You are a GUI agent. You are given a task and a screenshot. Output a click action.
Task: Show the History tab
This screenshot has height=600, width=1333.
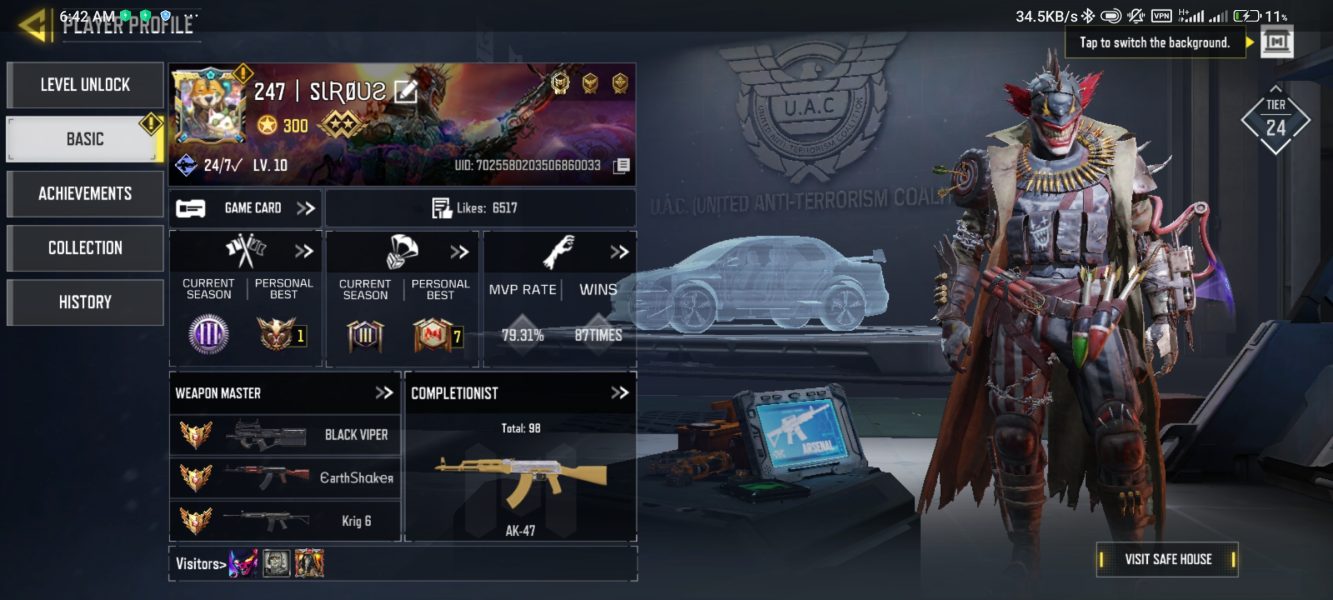point(85,302)
